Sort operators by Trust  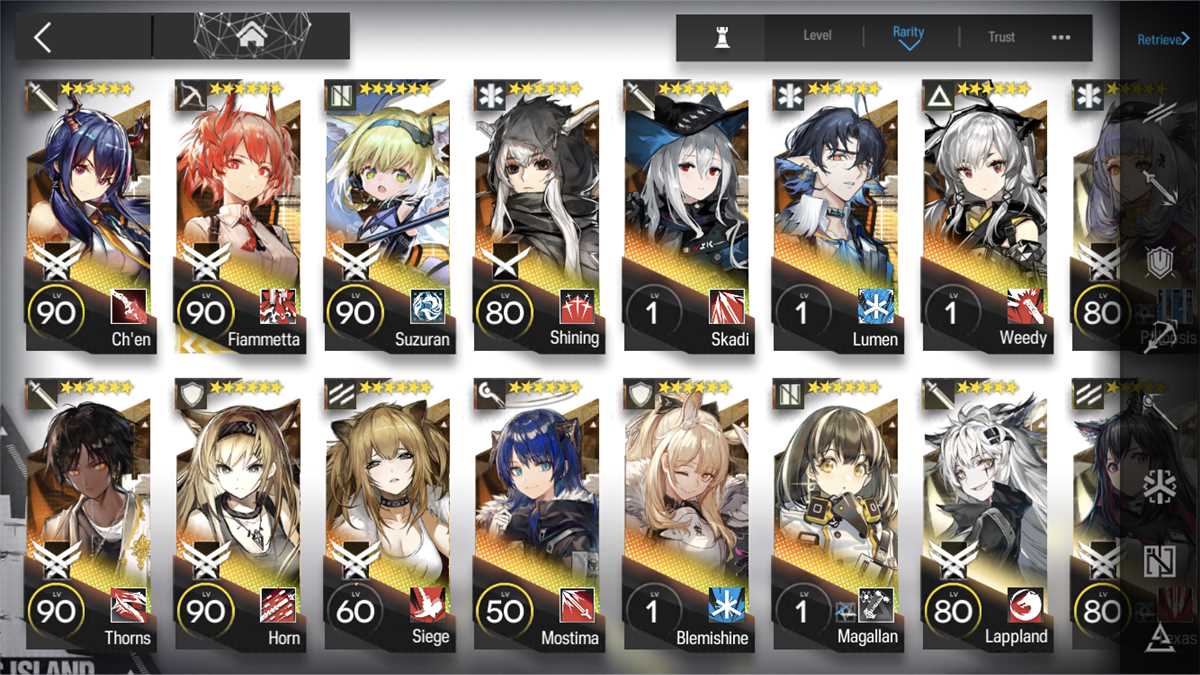pyautogui.click(x=1001, y=37)
